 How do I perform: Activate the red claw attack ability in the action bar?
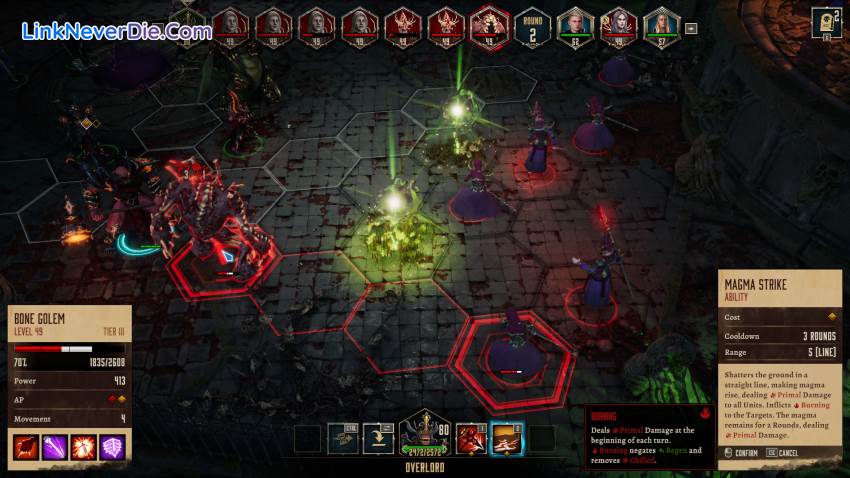[x=471, y=438]
